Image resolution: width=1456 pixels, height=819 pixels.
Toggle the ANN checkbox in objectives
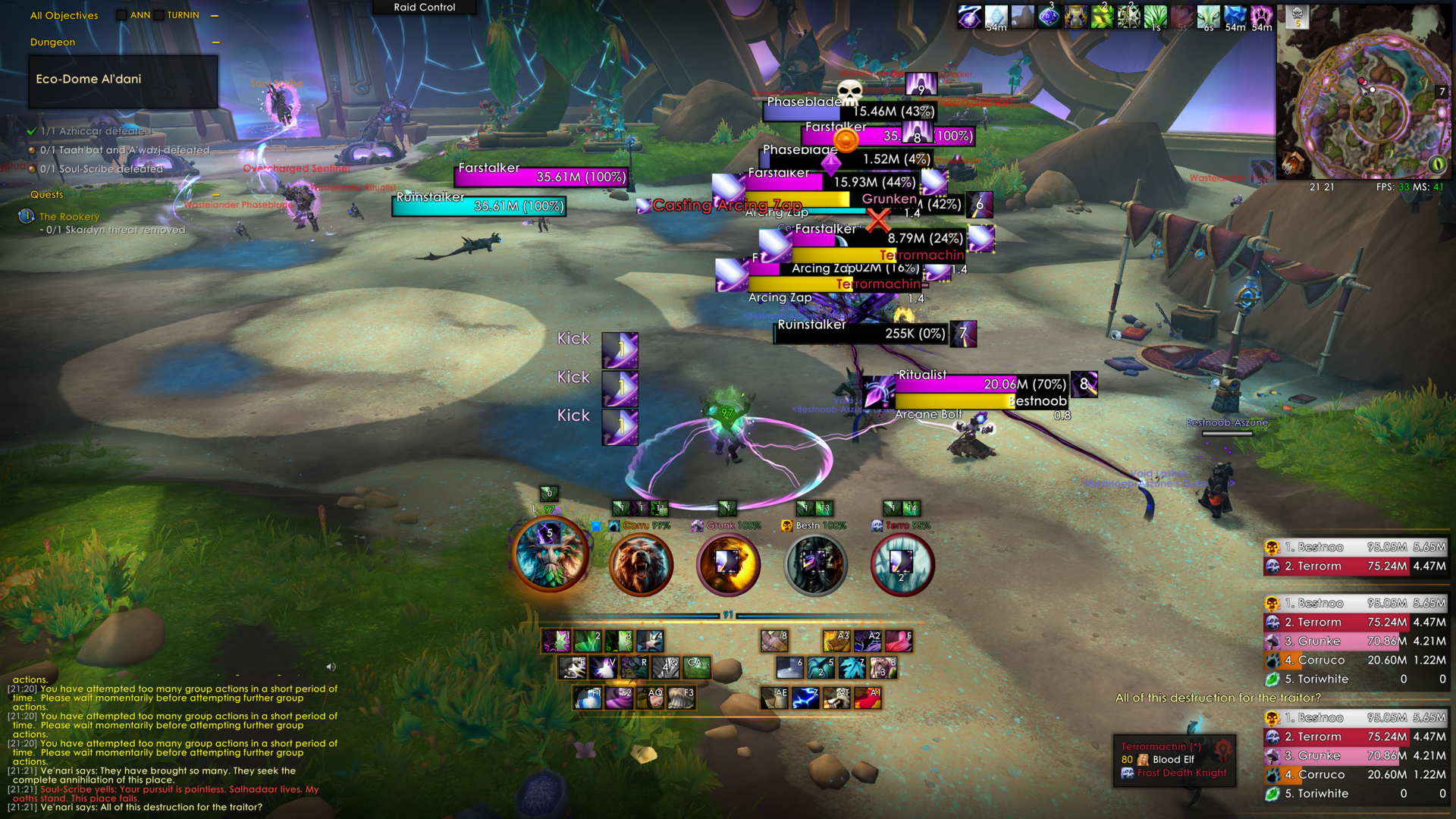tap(121, 15)
